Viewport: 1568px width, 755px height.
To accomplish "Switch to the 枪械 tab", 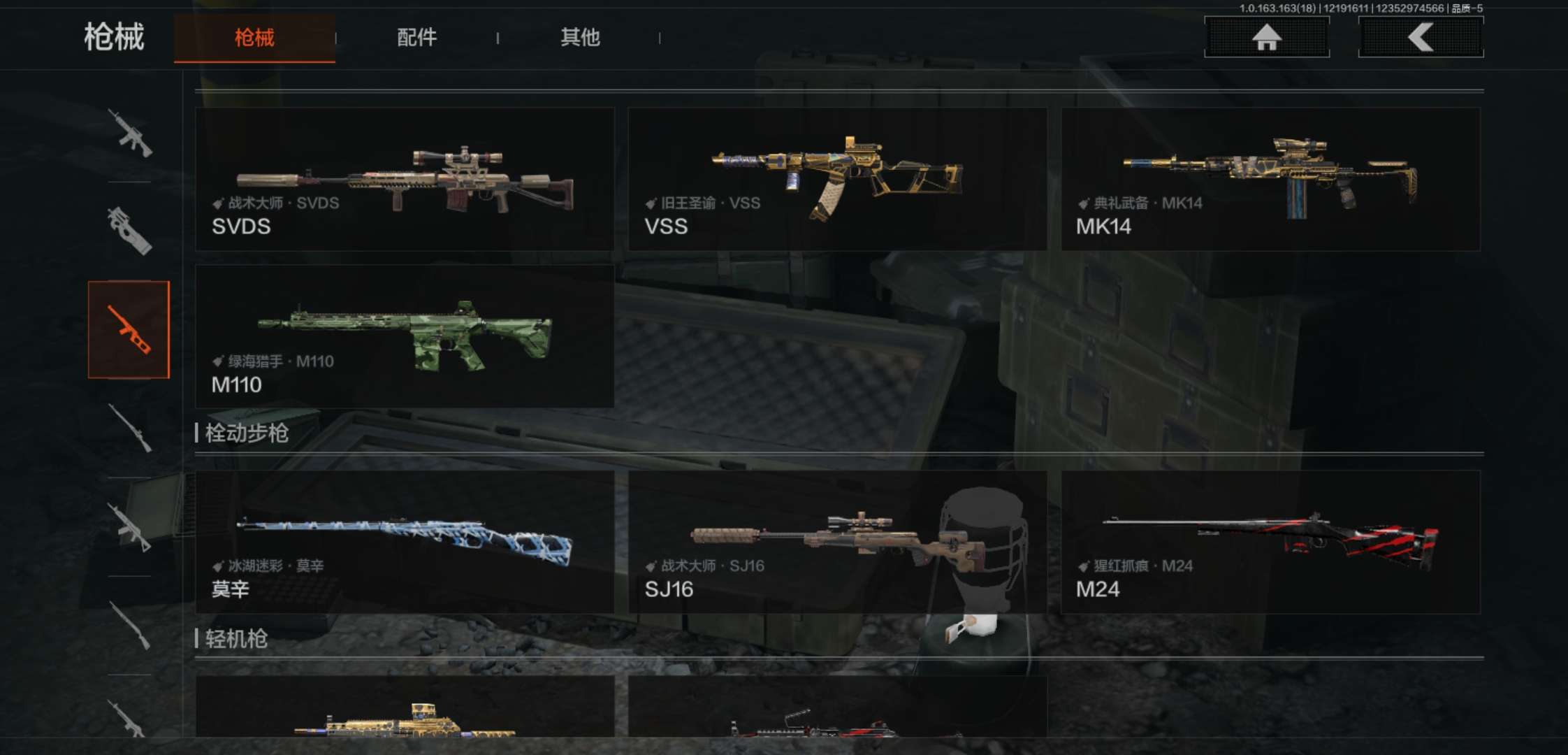I will tap(254, 38).
